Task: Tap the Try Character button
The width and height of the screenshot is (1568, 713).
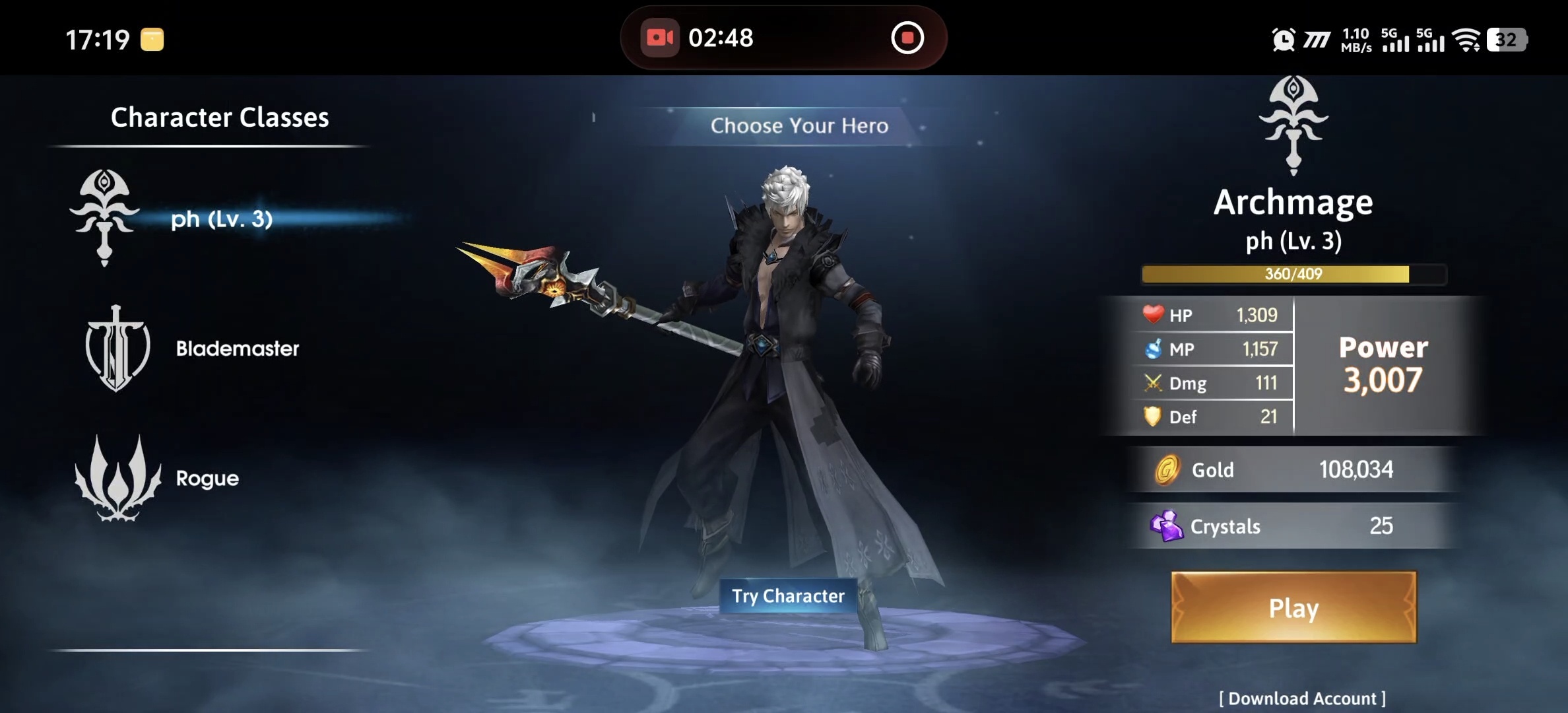Action: click(788, 596)
